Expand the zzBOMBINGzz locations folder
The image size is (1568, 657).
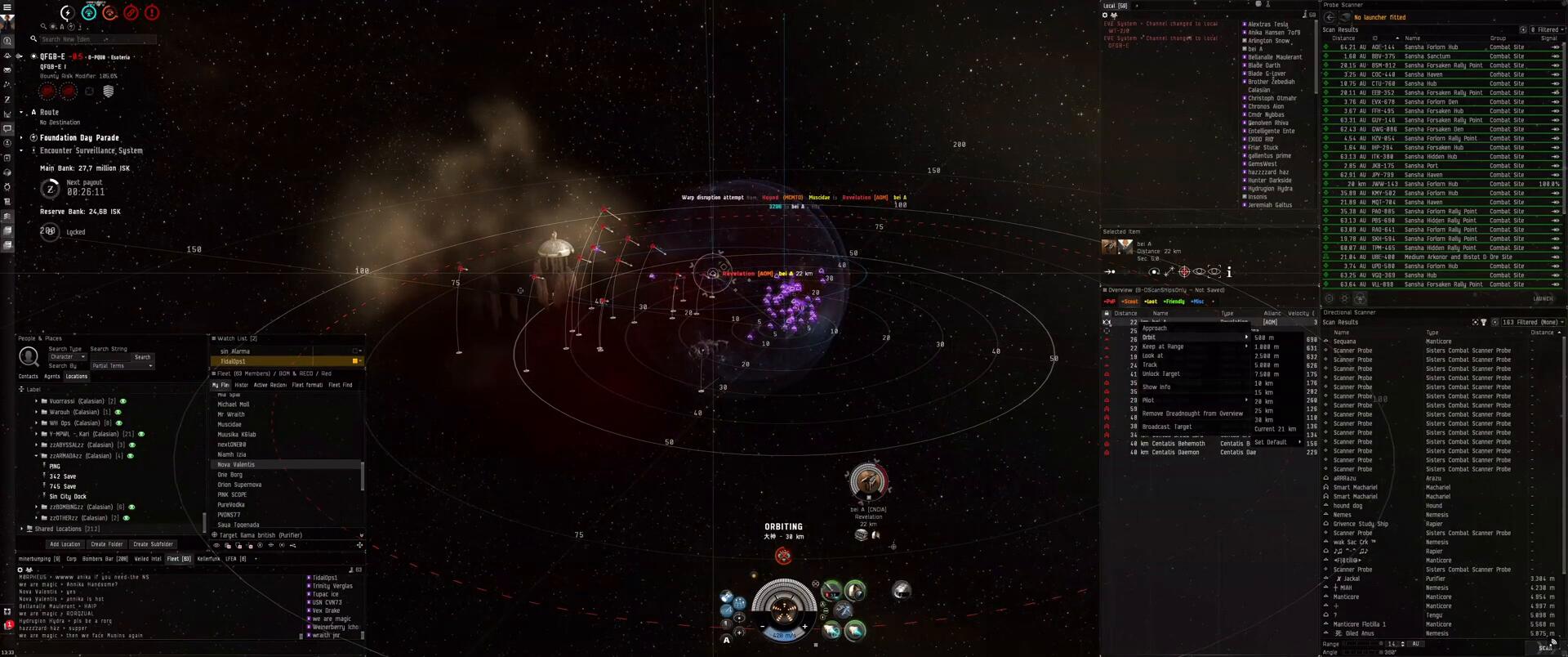(37, 507)
